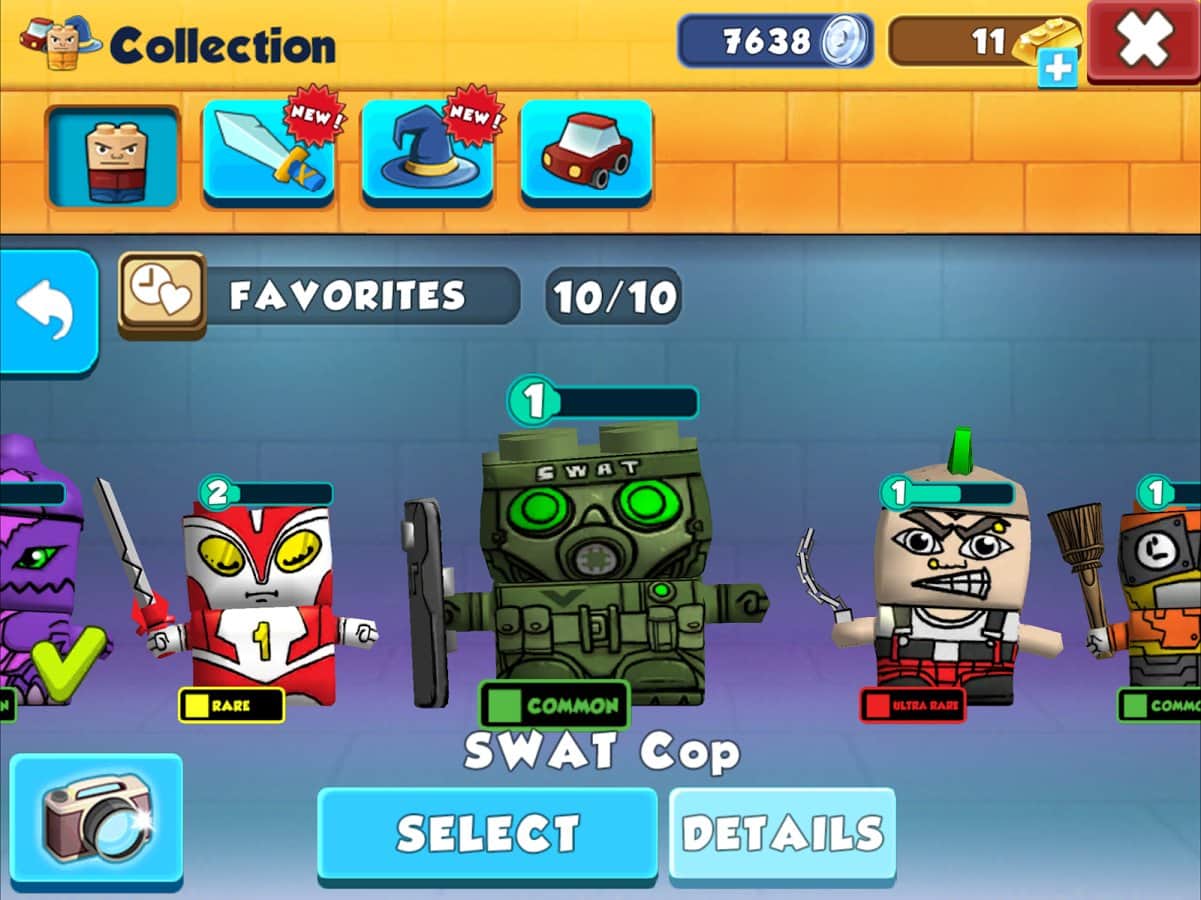Switch to the characters category tab

[x=113, y=155]
